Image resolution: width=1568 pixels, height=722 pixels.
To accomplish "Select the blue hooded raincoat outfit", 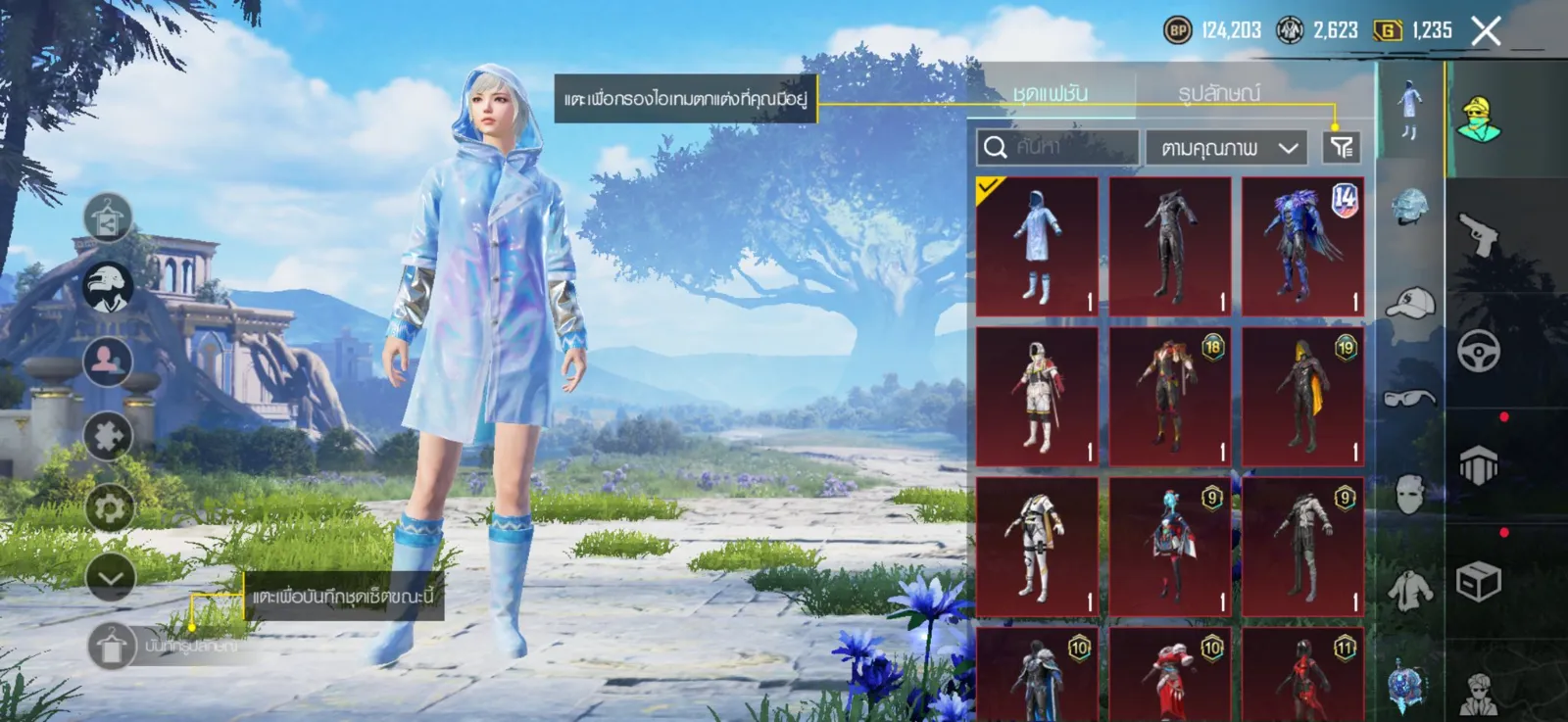I will (1037, 246).
